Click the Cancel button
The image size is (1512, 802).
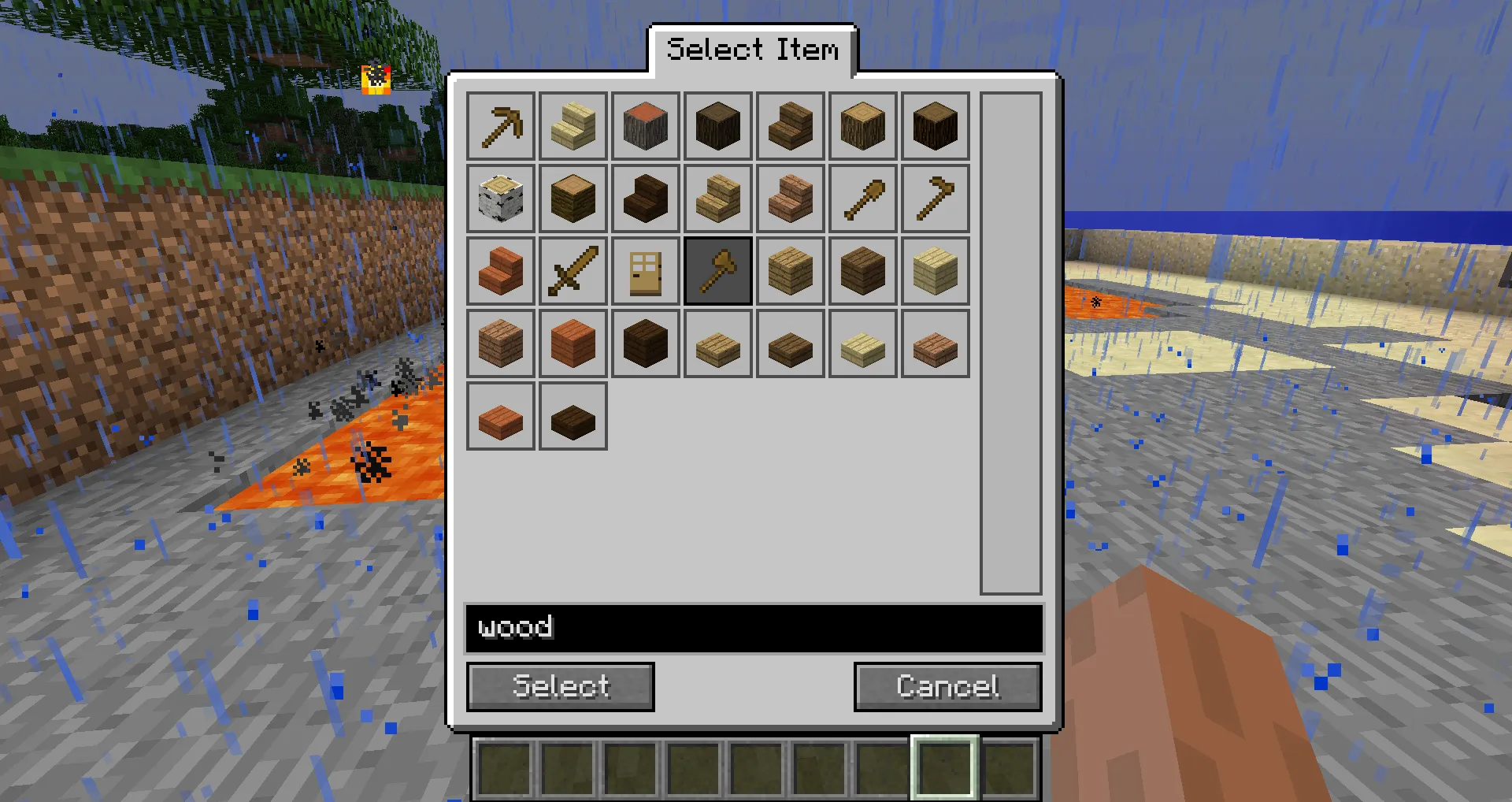(x=947, y=686)
